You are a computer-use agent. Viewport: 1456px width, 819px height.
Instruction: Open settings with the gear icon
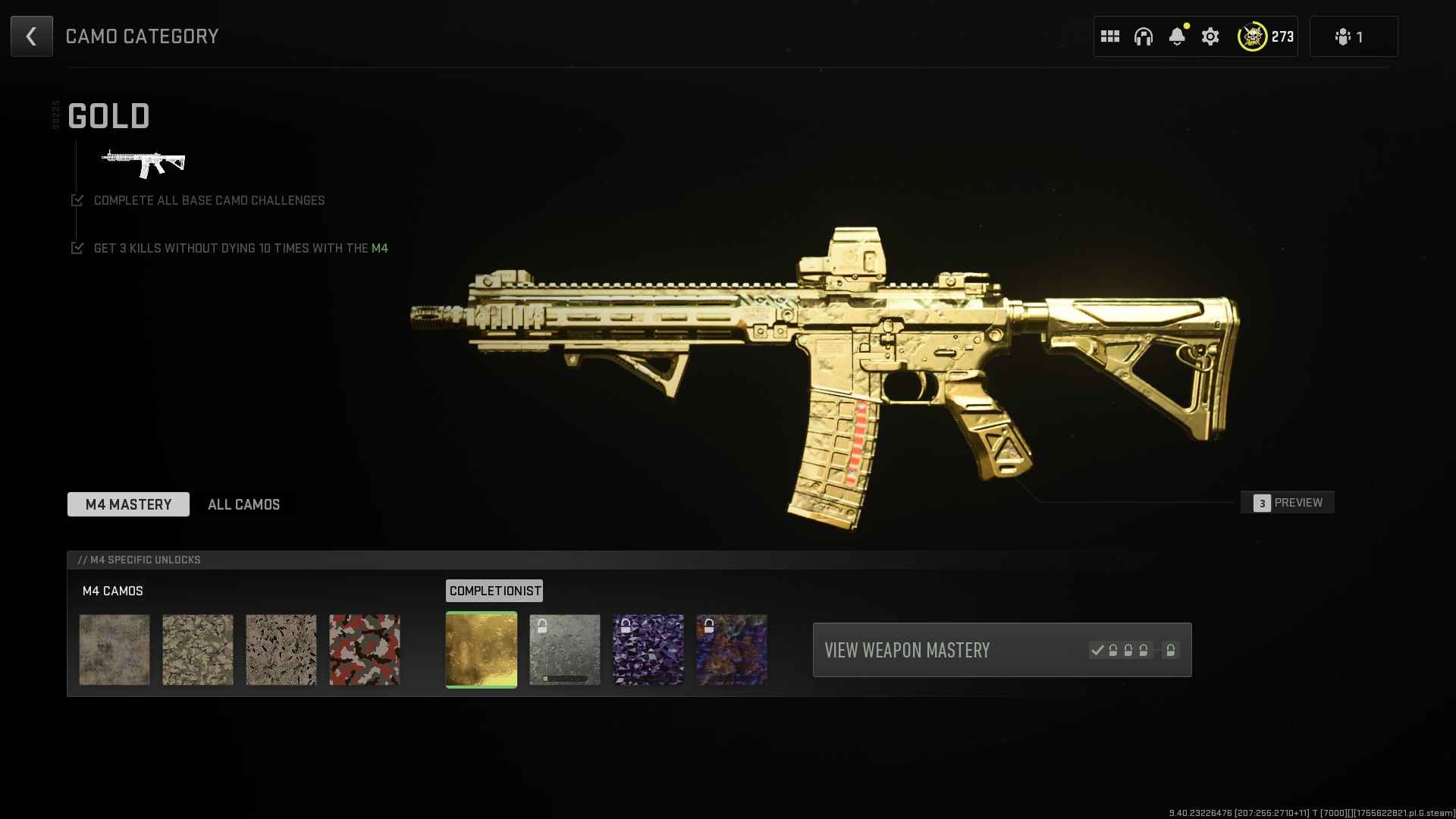(1210, 36)
